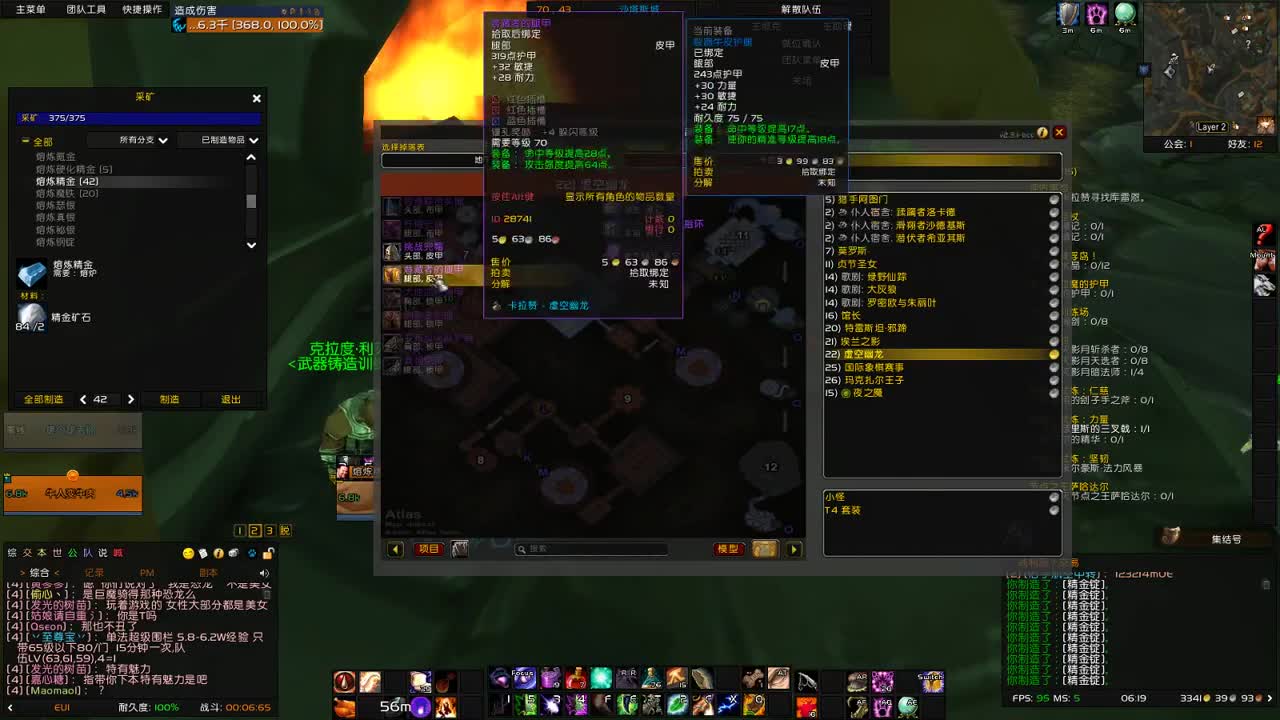Toggle 模型 model view in AtlasLoot
Screen dimensions: 1280x720
(728, 550)
